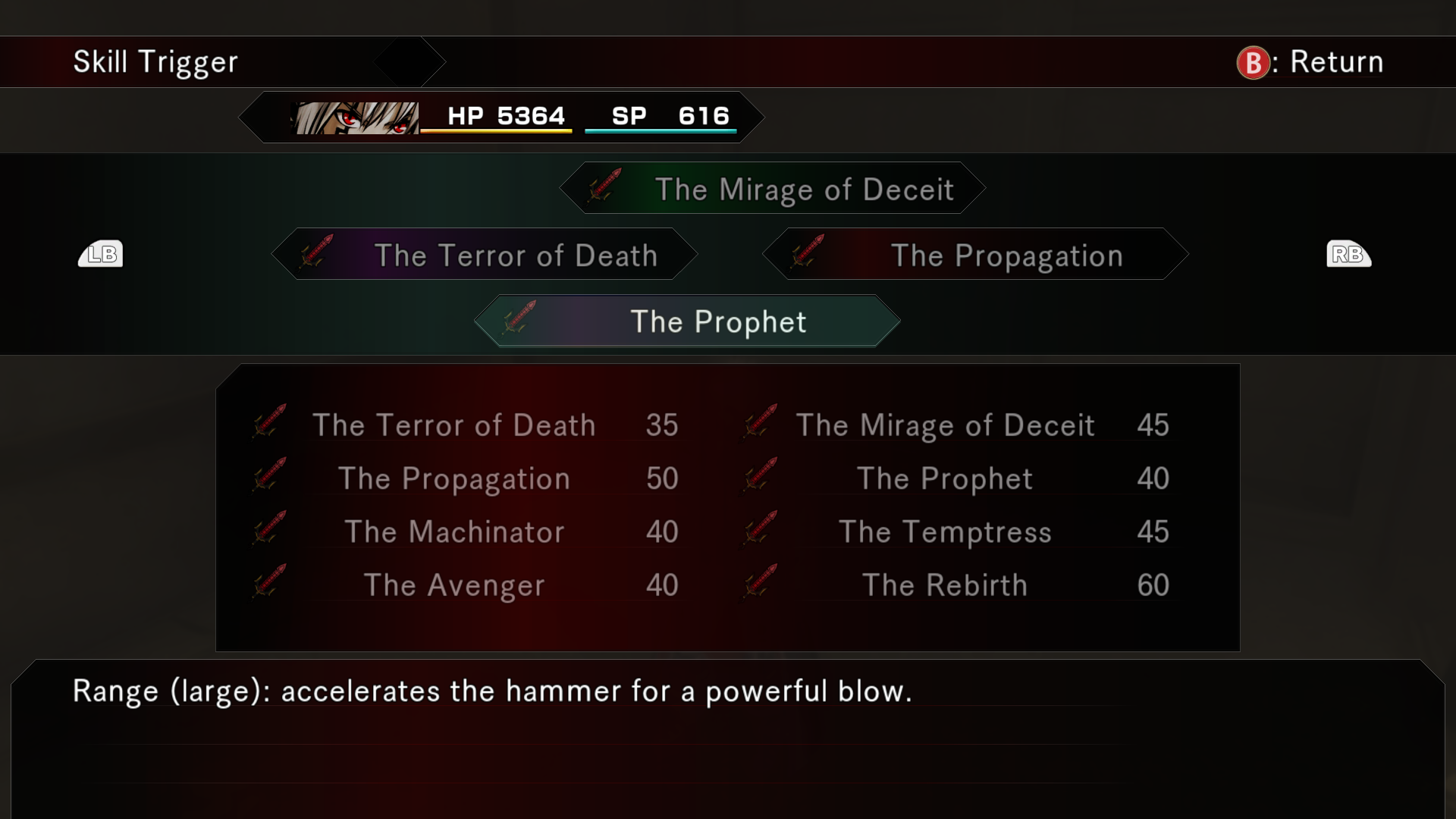Select the highlighted The Prophet trigger slot
1456x819 pixels.
[687, 322]
